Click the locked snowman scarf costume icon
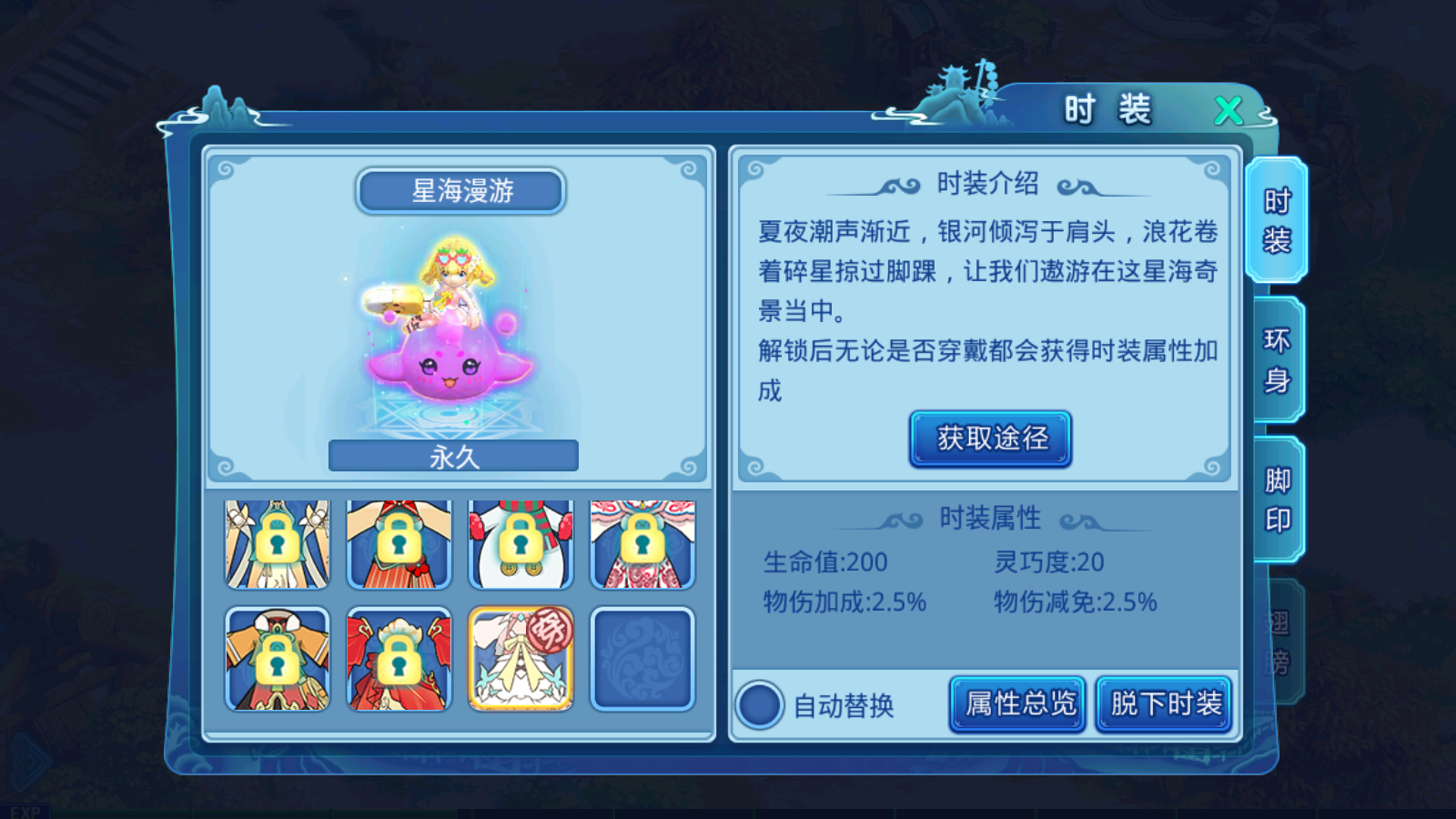Viewport: 1456px width, 819px height. click(520, 545)
